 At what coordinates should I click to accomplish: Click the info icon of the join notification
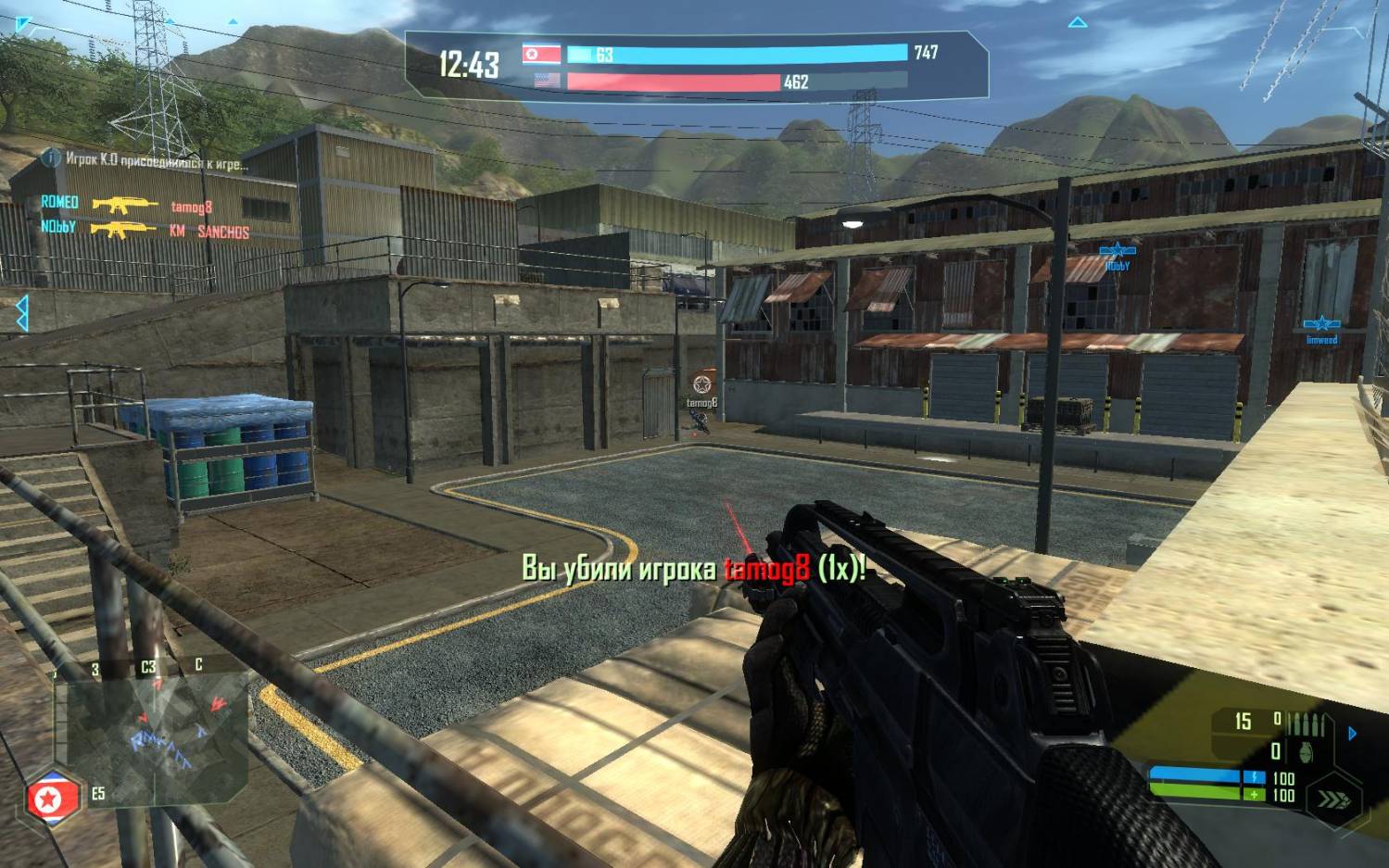tap(52, 158)
